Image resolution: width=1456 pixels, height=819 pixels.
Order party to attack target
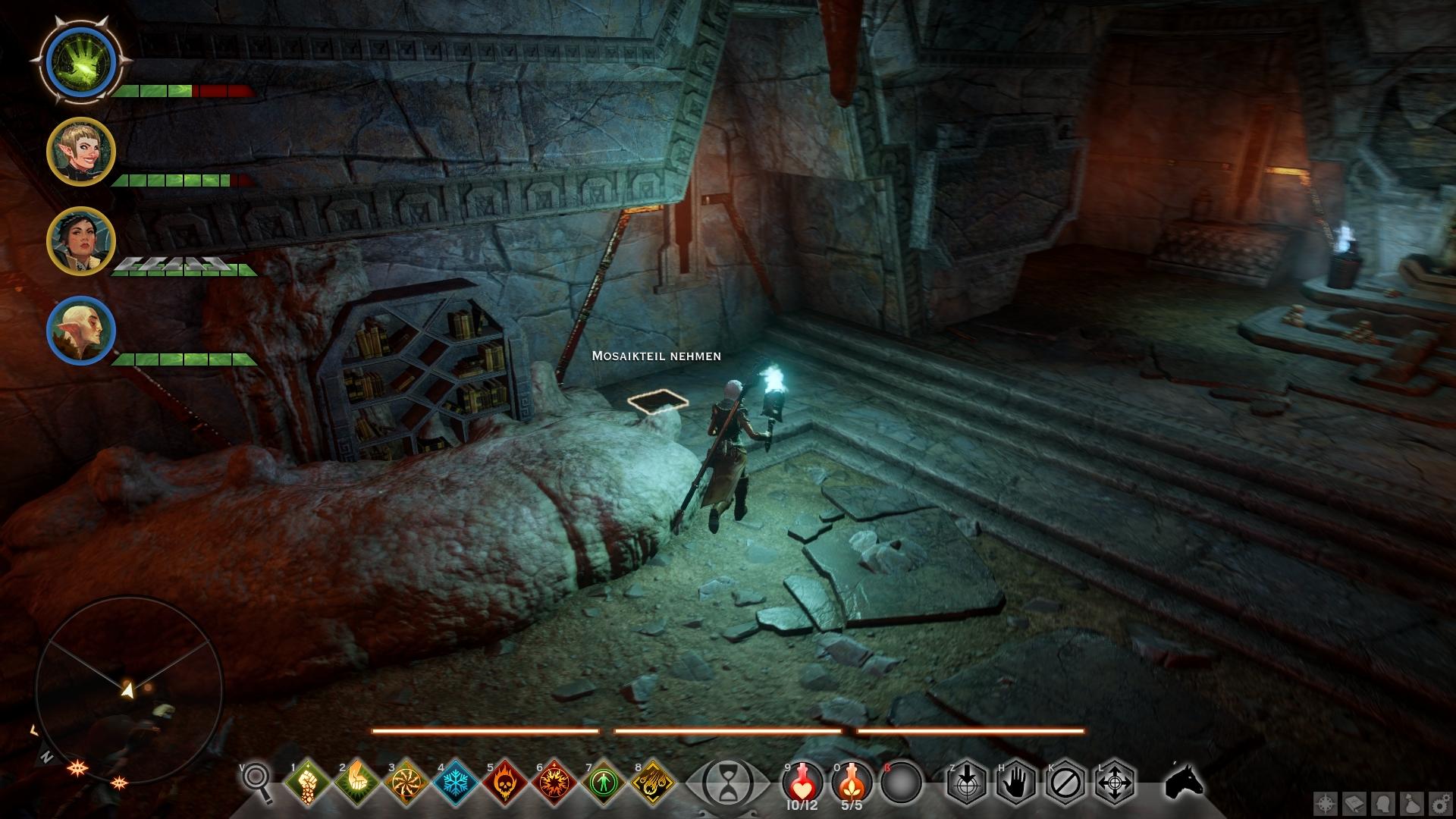[x=967, y=782]
